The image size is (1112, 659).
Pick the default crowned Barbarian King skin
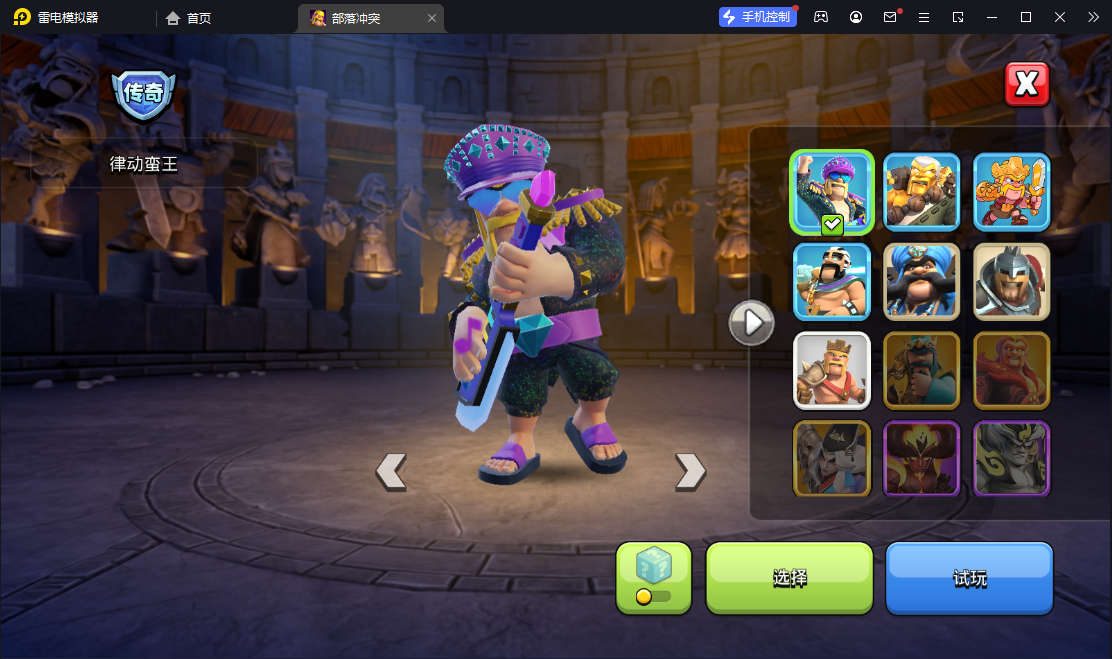(x=832, y=370)
